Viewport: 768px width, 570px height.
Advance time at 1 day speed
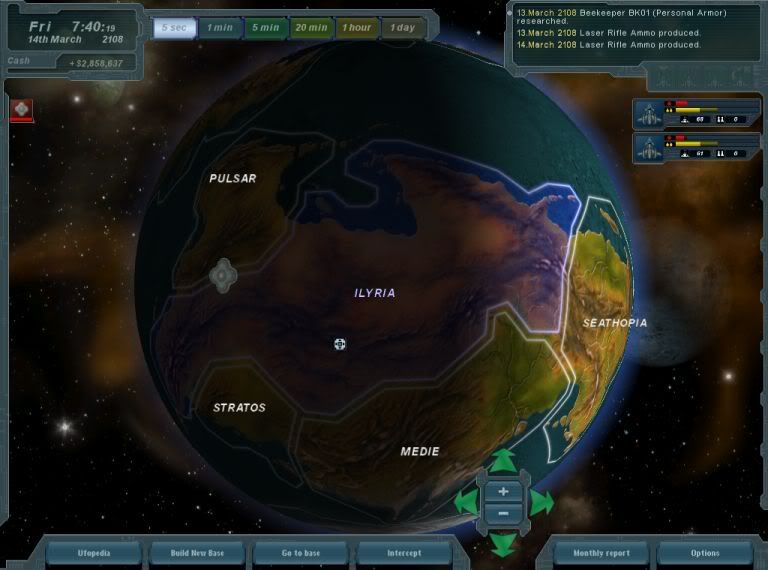pyautogui.click(x=402, y=28)
